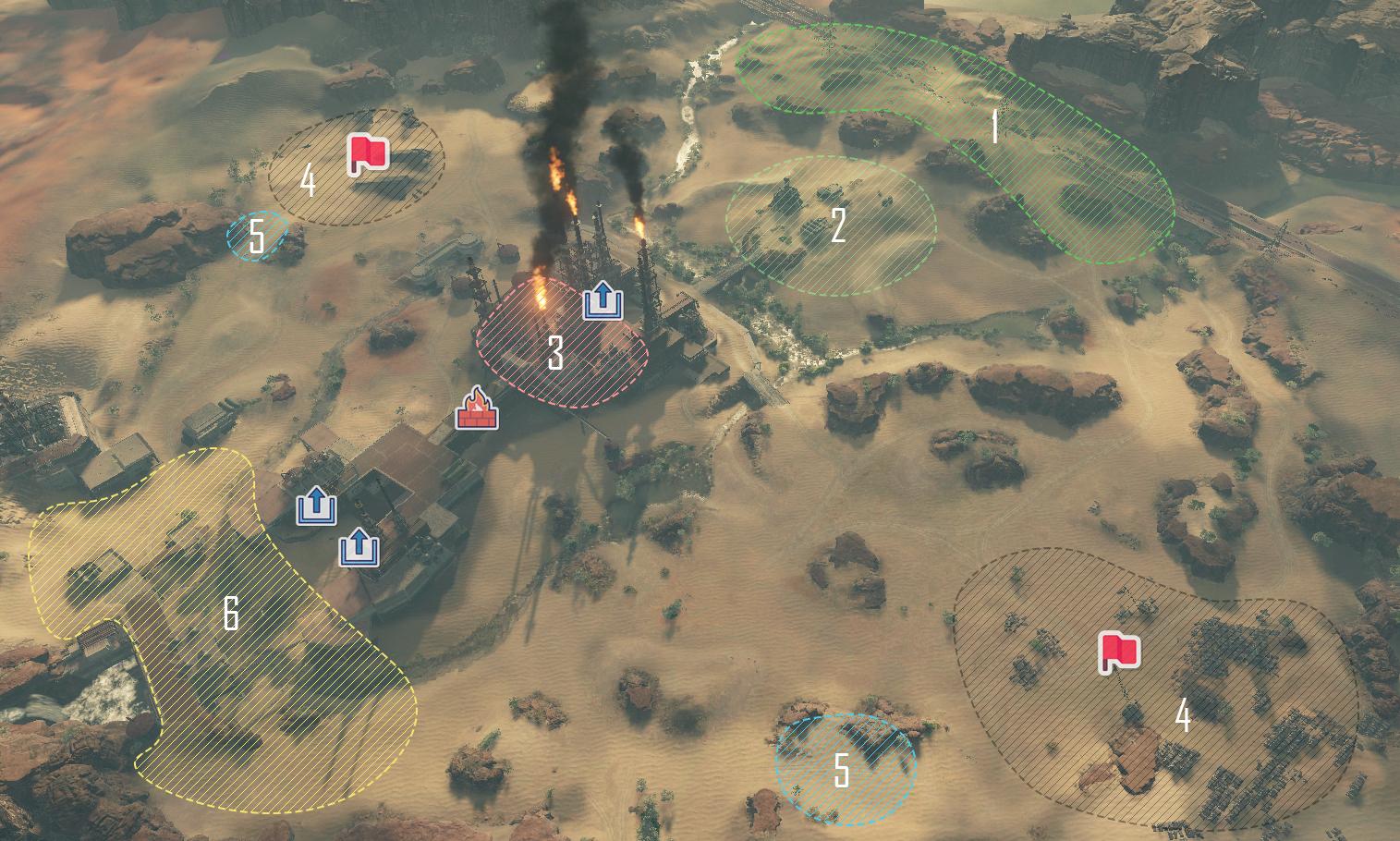Choose the light green zone numbered 2

[836, 225]
